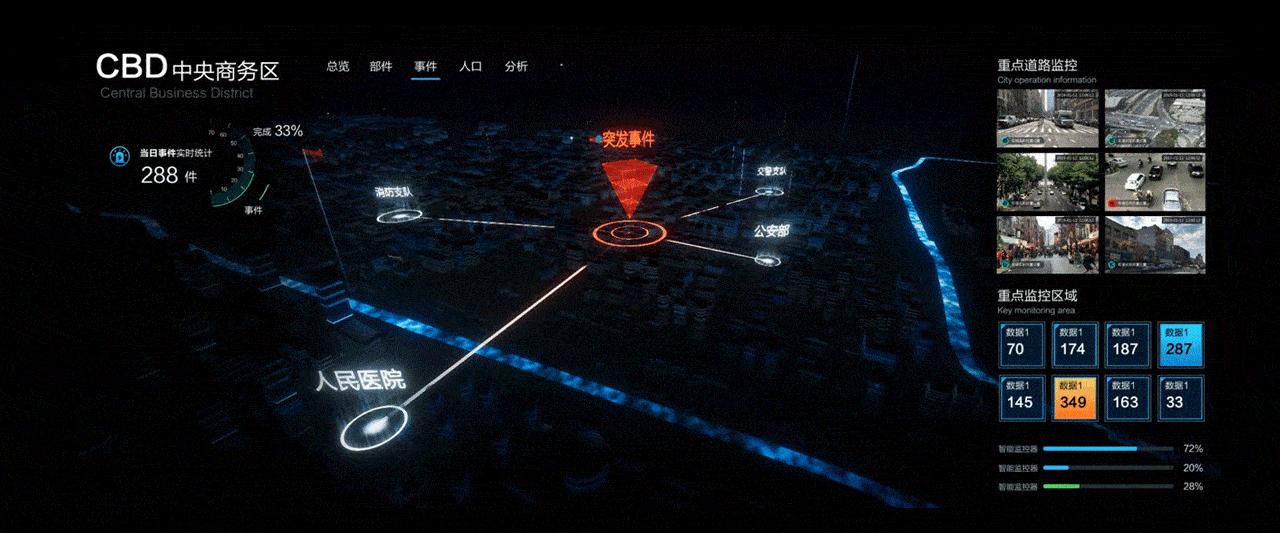Select the data tile showing 70
The image size is (1280, 533).
(1020, 343)
